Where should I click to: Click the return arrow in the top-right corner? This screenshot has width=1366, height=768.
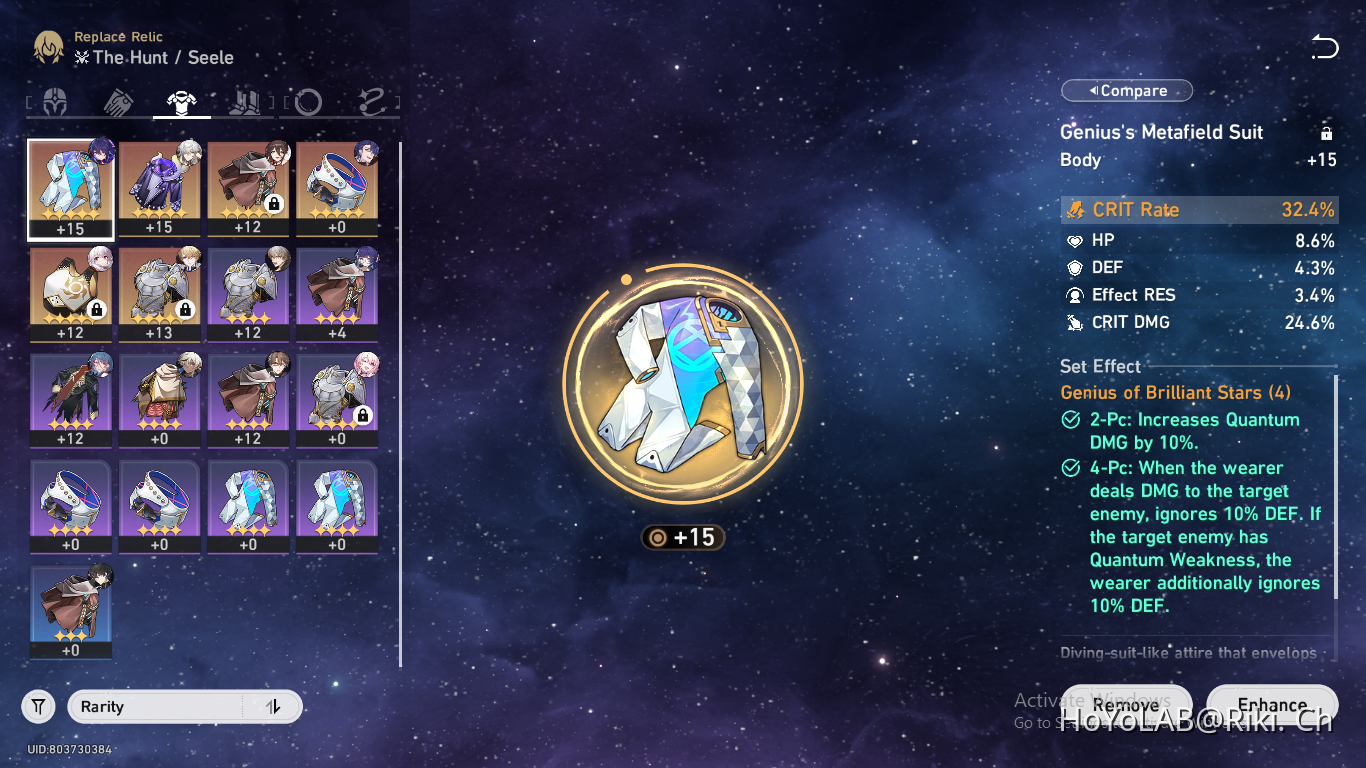pos(1326,47)
